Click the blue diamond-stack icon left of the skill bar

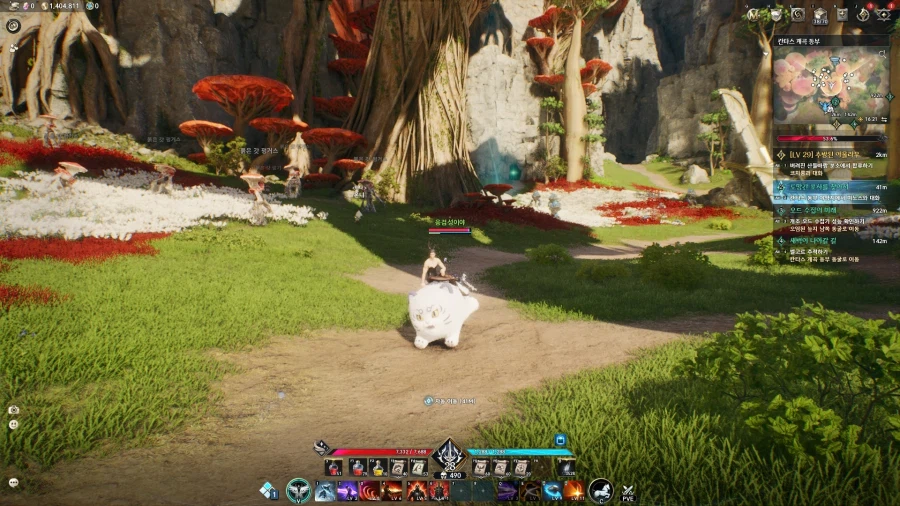point(267,489)
